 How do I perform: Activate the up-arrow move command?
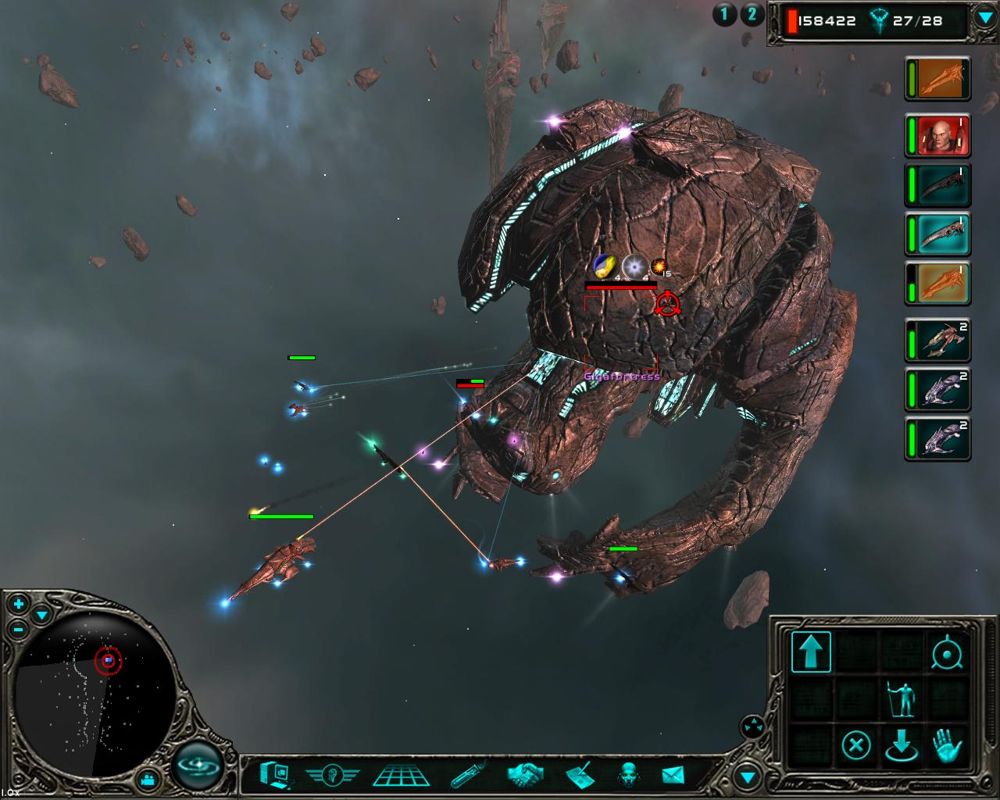click(811, 652)
